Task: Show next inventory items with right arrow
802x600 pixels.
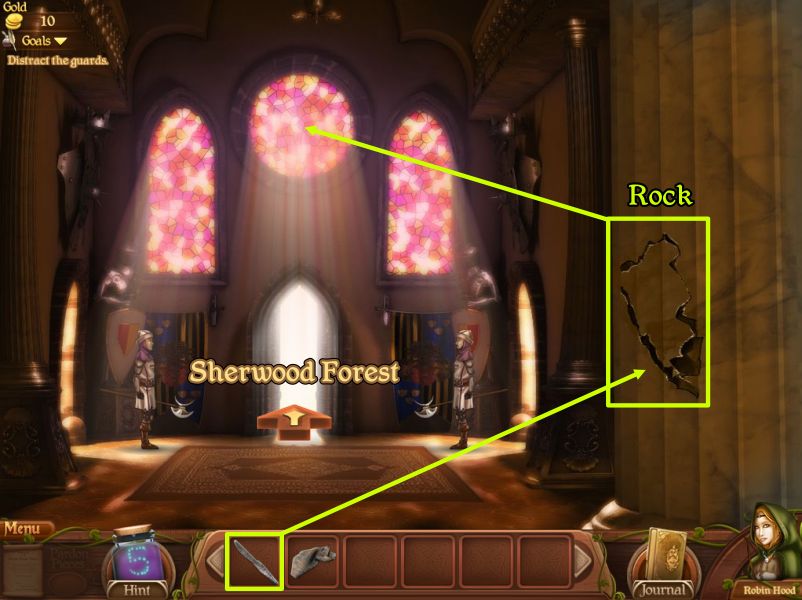Action: (x=583, y=562)
